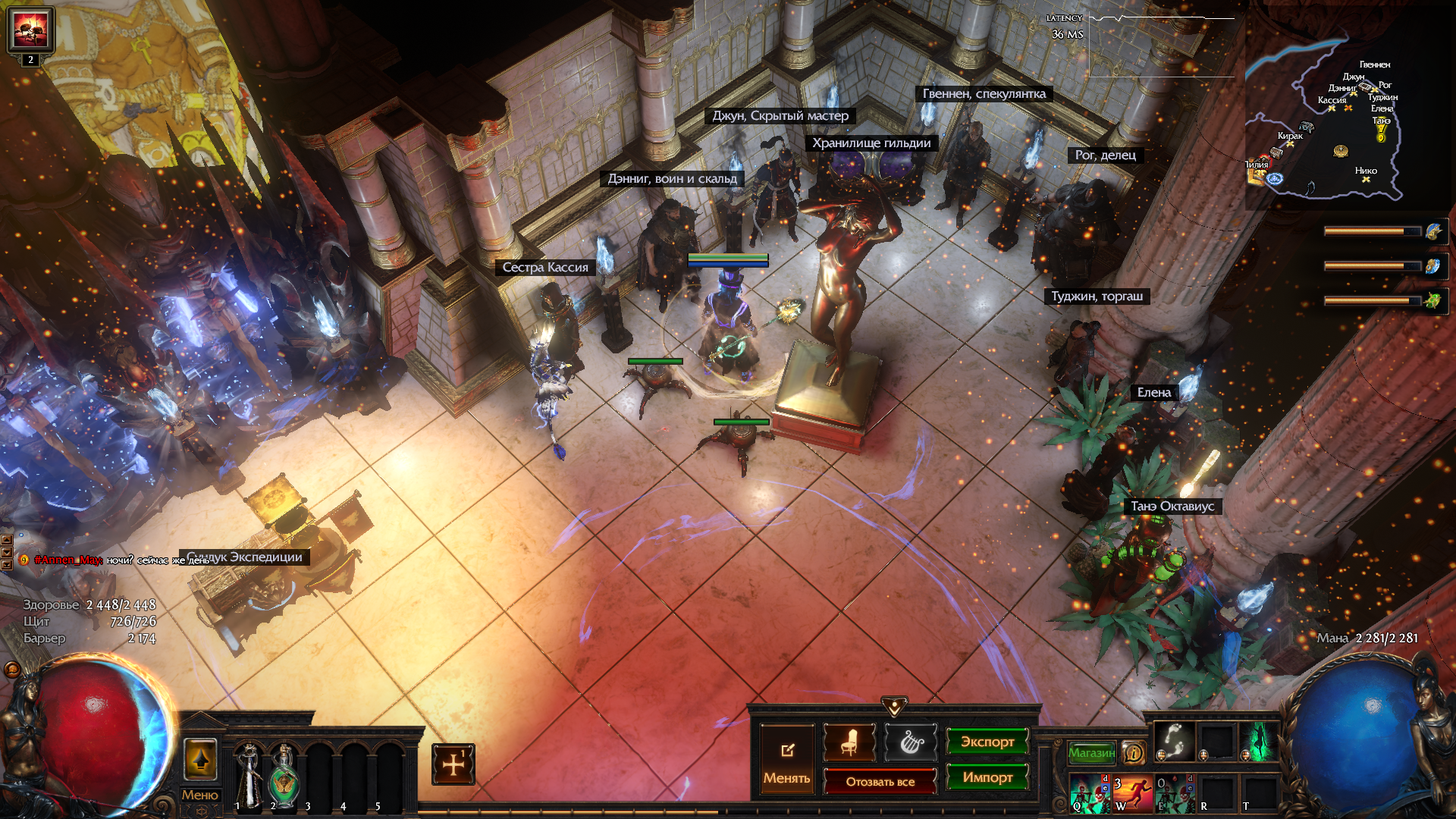This screenshot has height=819, width=1456.
Task: Open the chair decorations button
Action: pyautogui.click(x=849, y=742)
